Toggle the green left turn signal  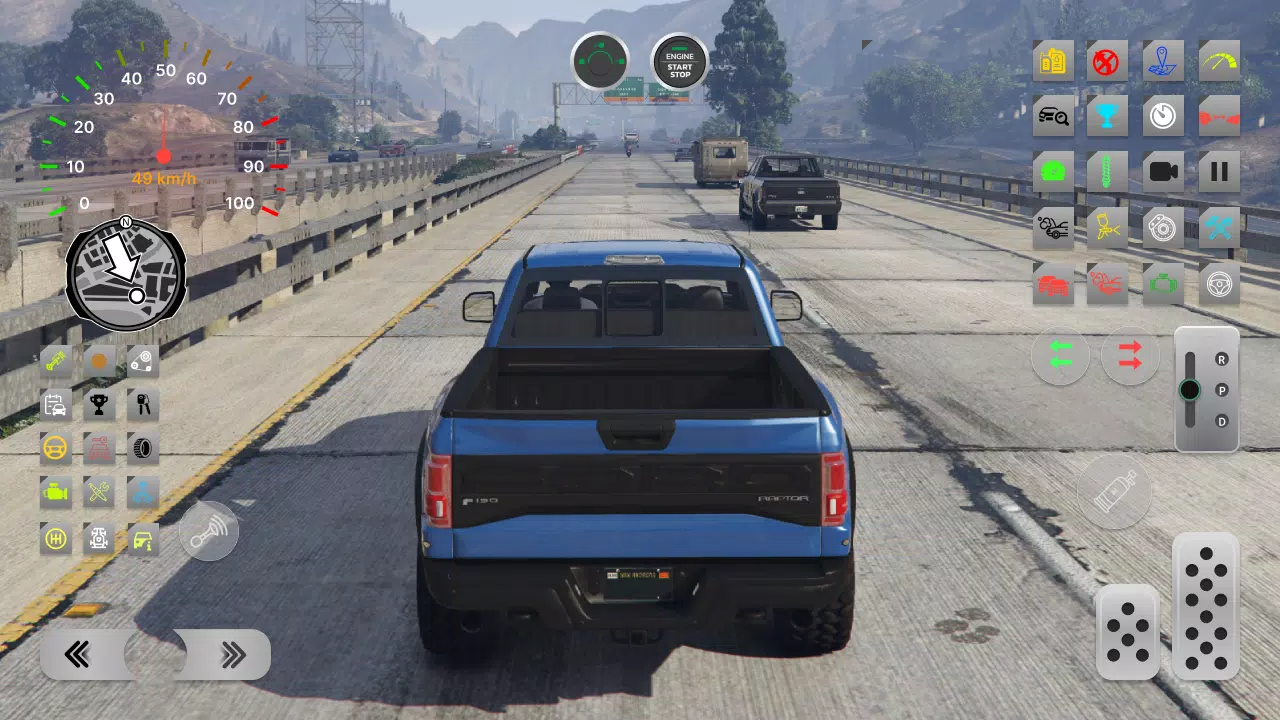tap(1060, 357)
